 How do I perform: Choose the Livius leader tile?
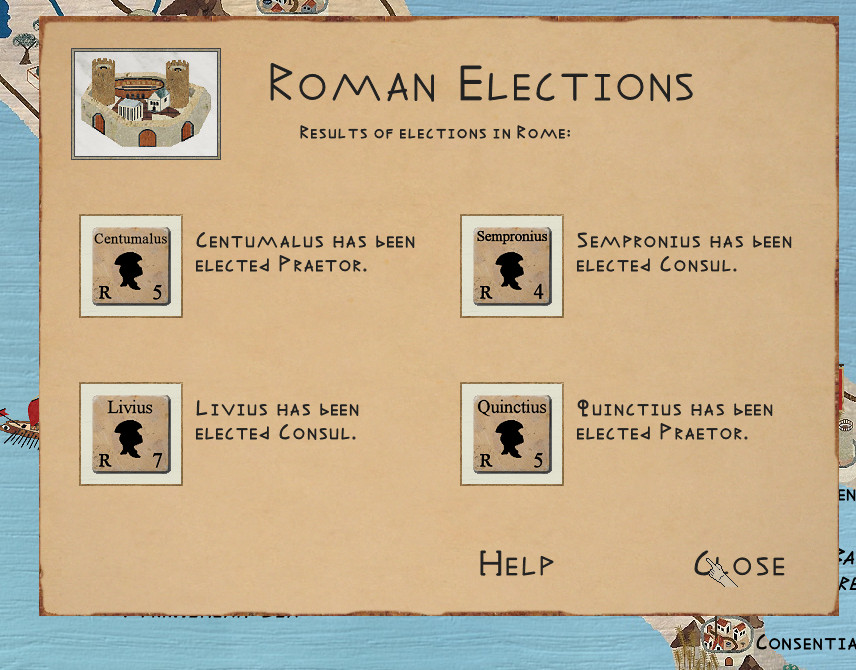[x=131, y=434]
